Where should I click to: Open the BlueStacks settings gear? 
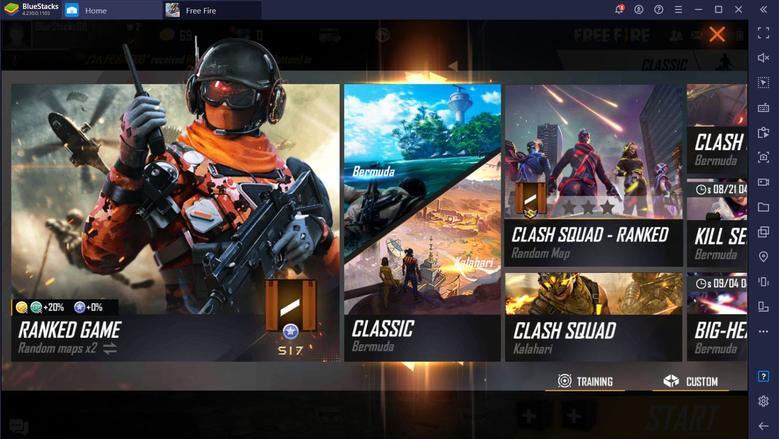(x=763, y=401)
